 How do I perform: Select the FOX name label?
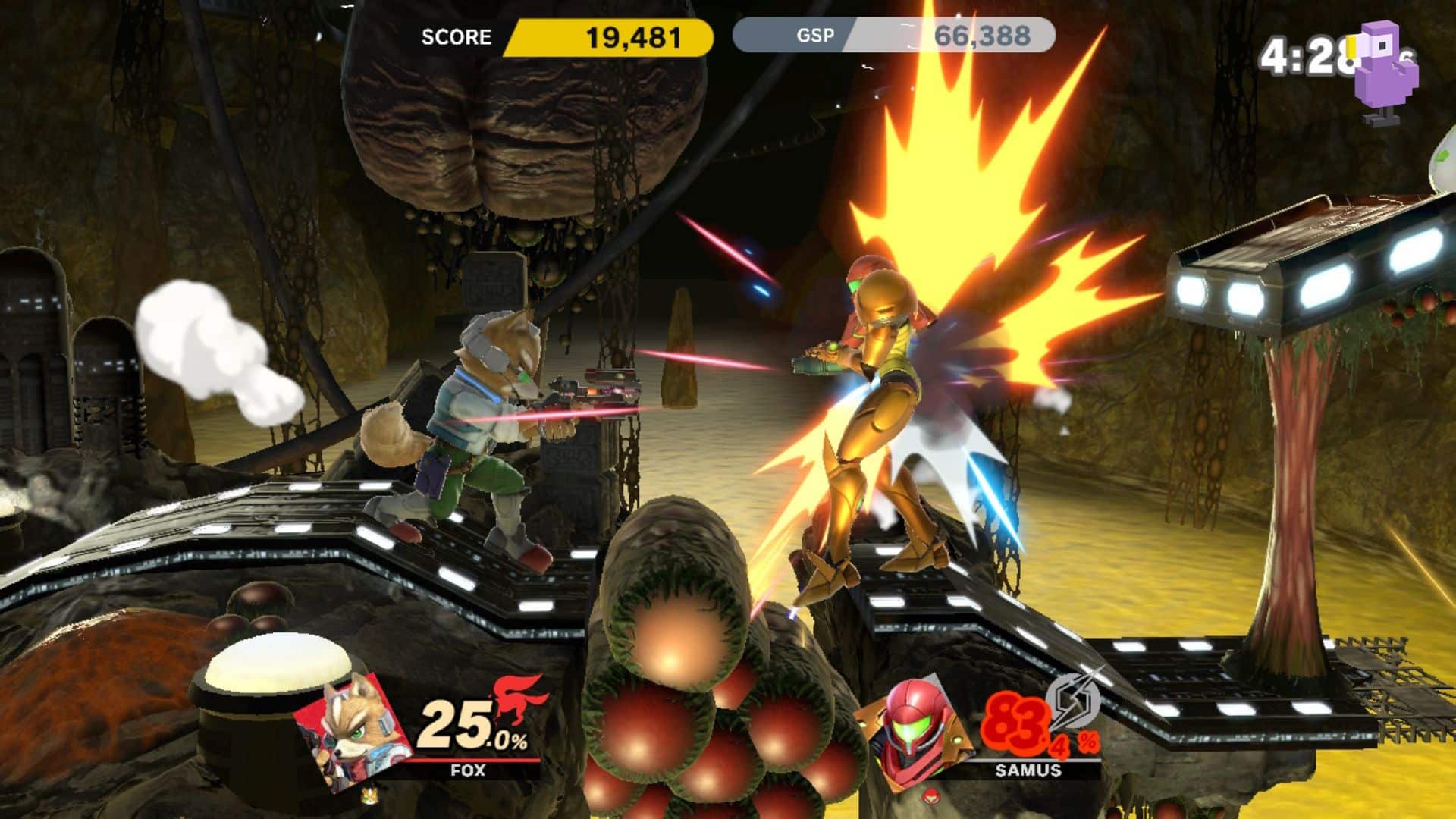pyautogui.click(x=467, y=770)
